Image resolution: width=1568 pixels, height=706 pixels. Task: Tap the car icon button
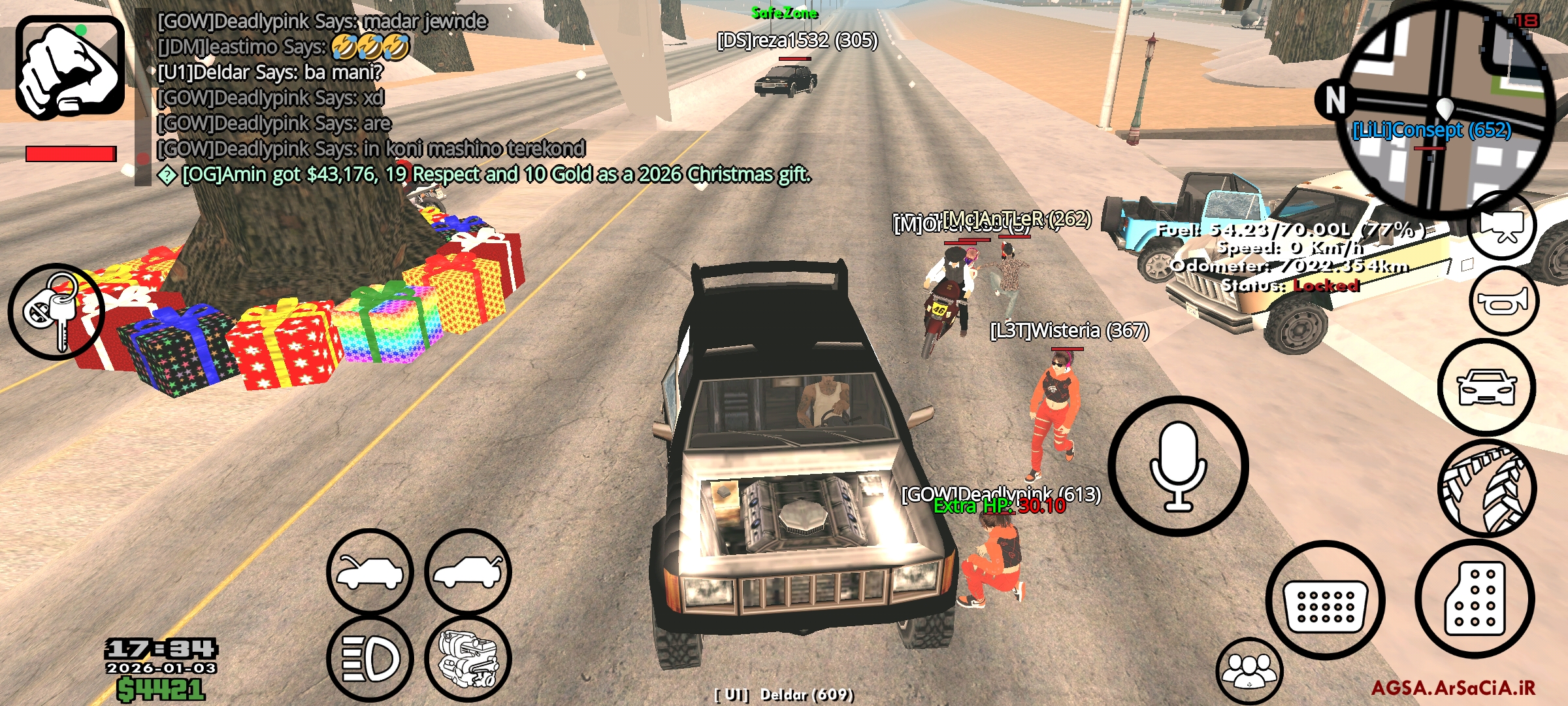click(x=1486, y=387)
